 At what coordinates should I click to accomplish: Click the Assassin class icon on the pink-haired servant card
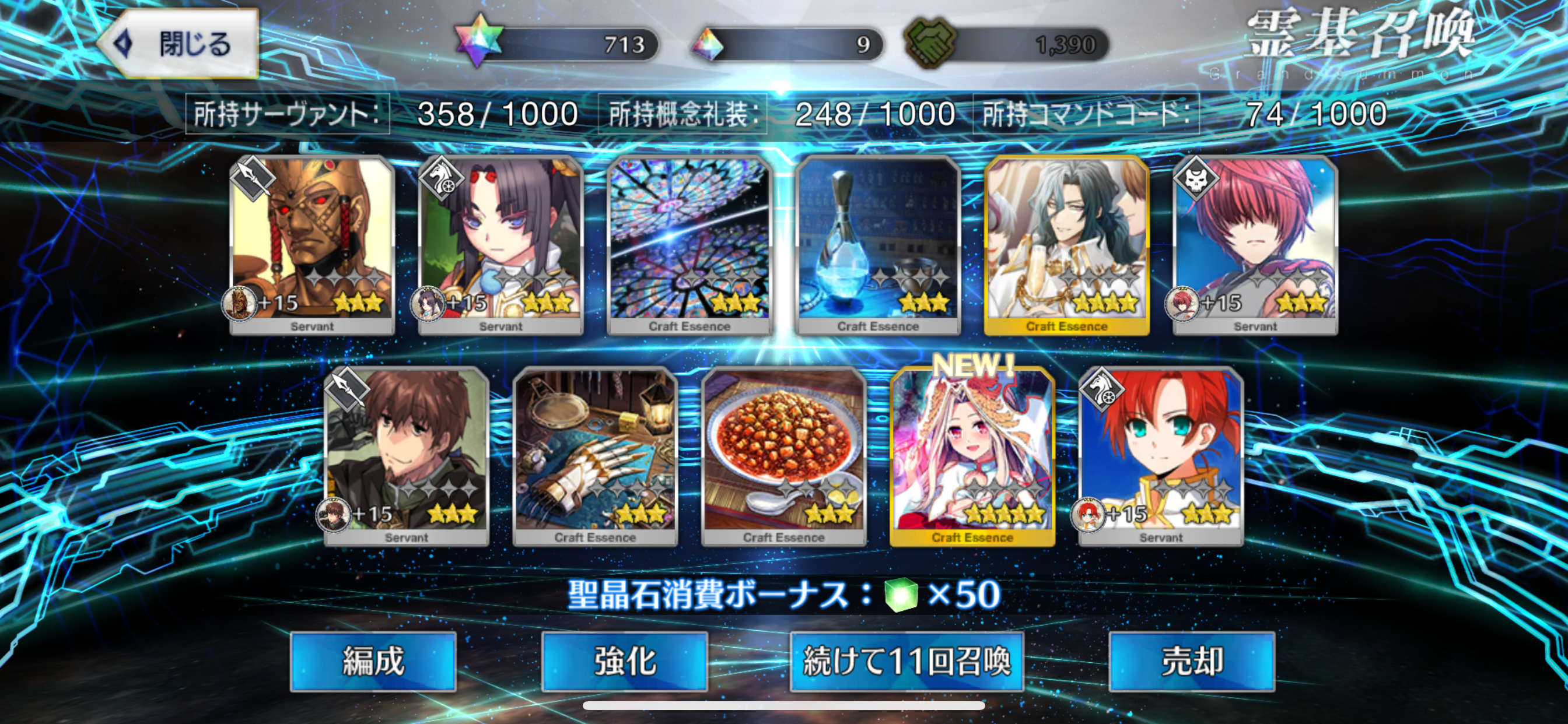[1196, 180]
